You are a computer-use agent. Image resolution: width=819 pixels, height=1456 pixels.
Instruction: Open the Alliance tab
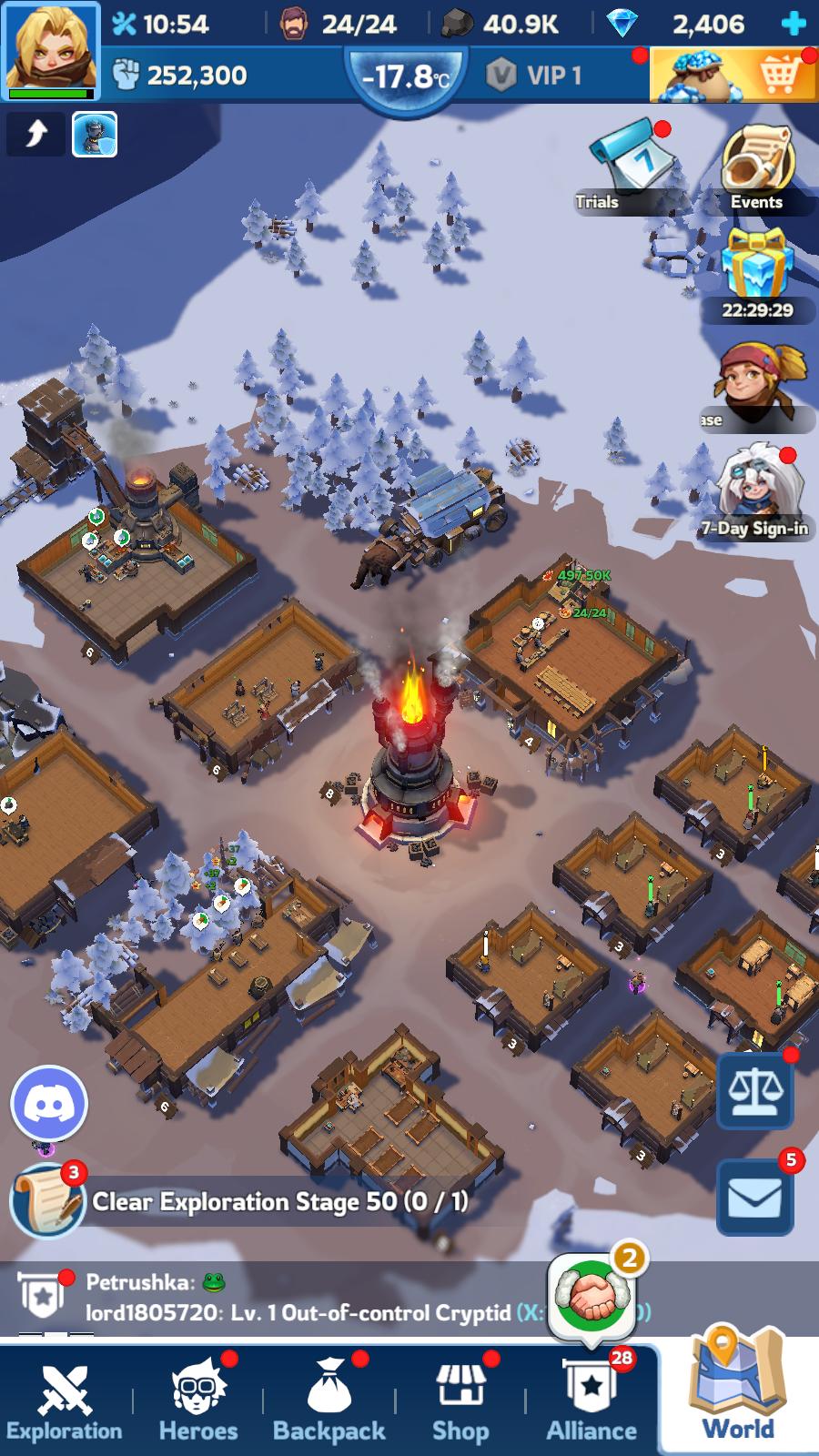[591, 1401]
